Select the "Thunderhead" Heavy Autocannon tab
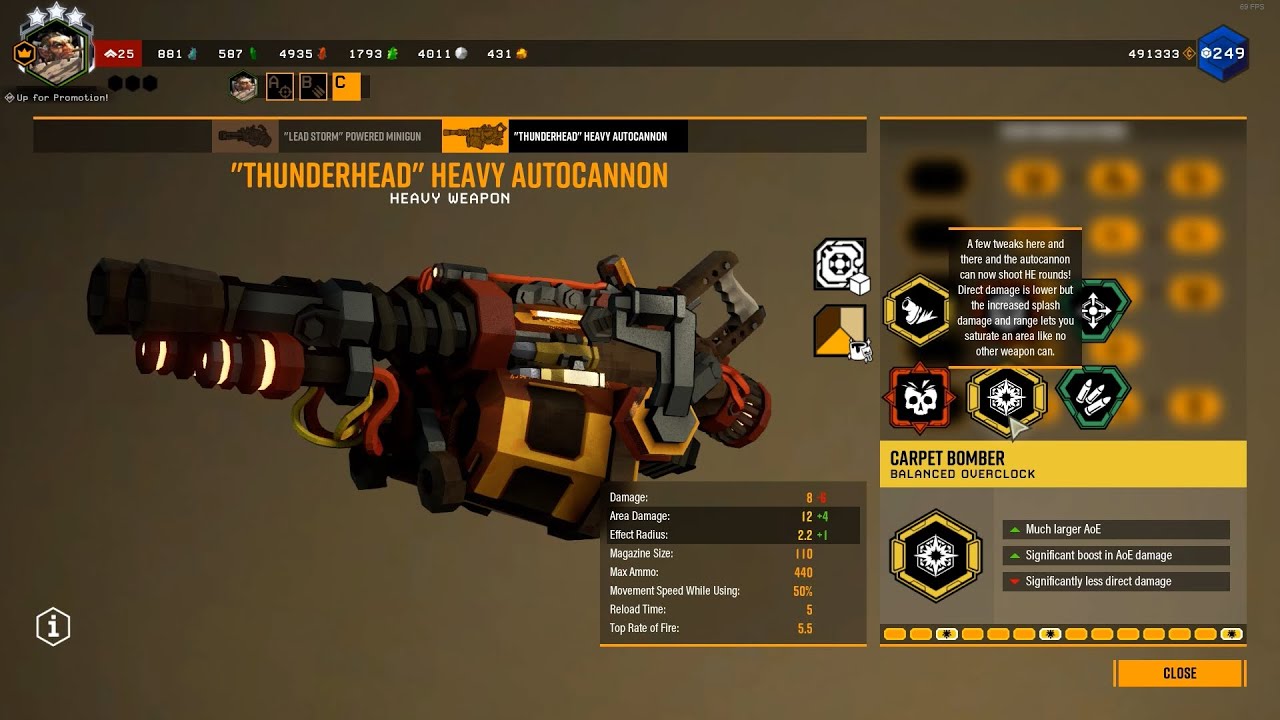Viewport: 1280px width, 720px height. coord(565,136)
